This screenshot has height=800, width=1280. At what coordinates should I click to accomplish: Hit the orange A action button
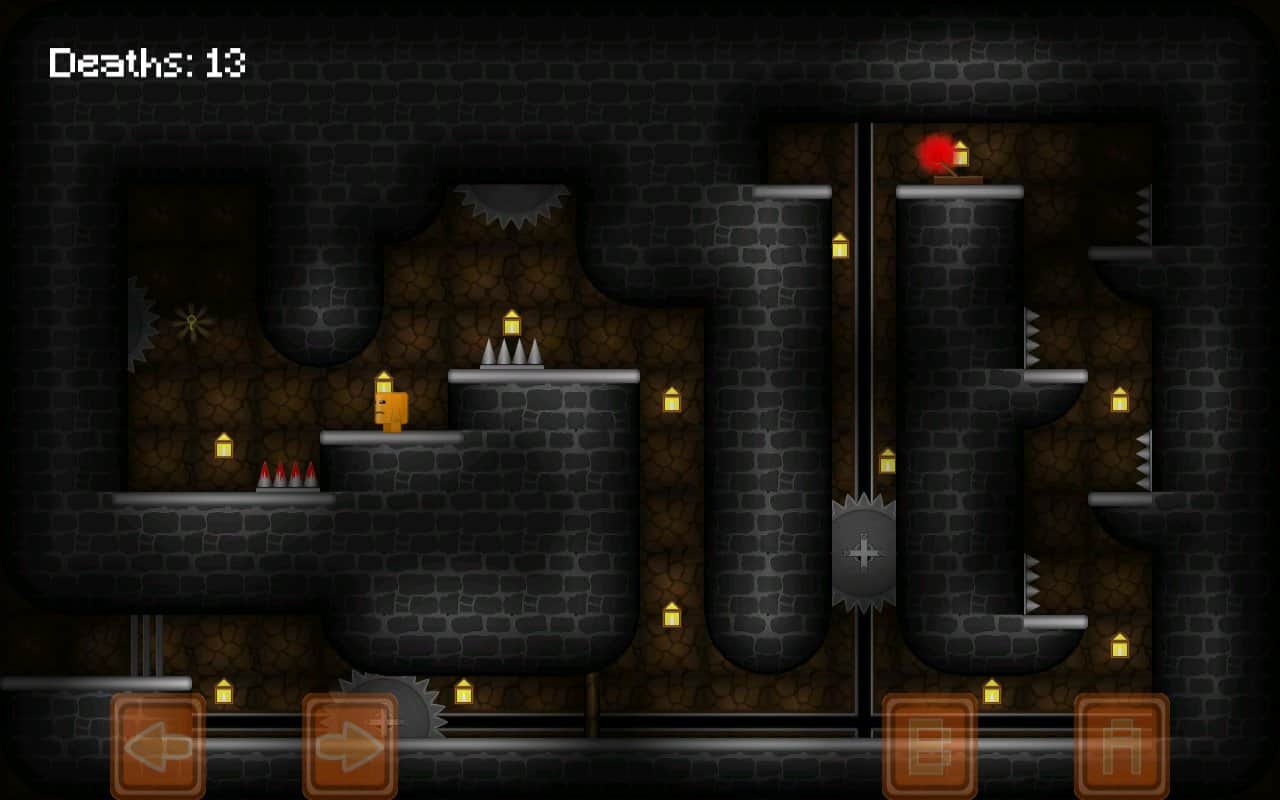pyautogui.click(x=1122, y=746)
